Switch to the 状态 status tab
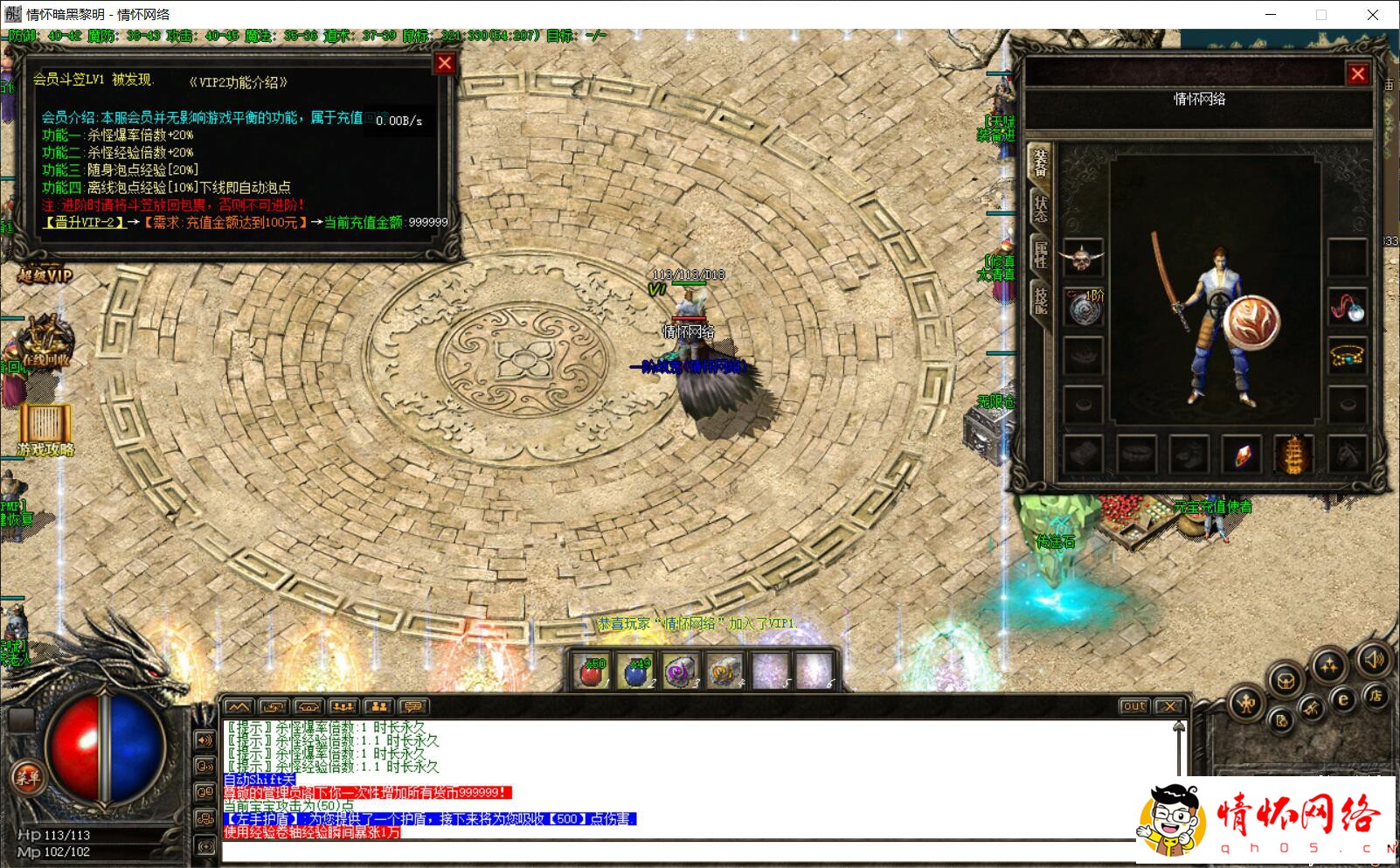Image resolution: width=1400 pixels, height=868 pixels. tap(1040, 209)
